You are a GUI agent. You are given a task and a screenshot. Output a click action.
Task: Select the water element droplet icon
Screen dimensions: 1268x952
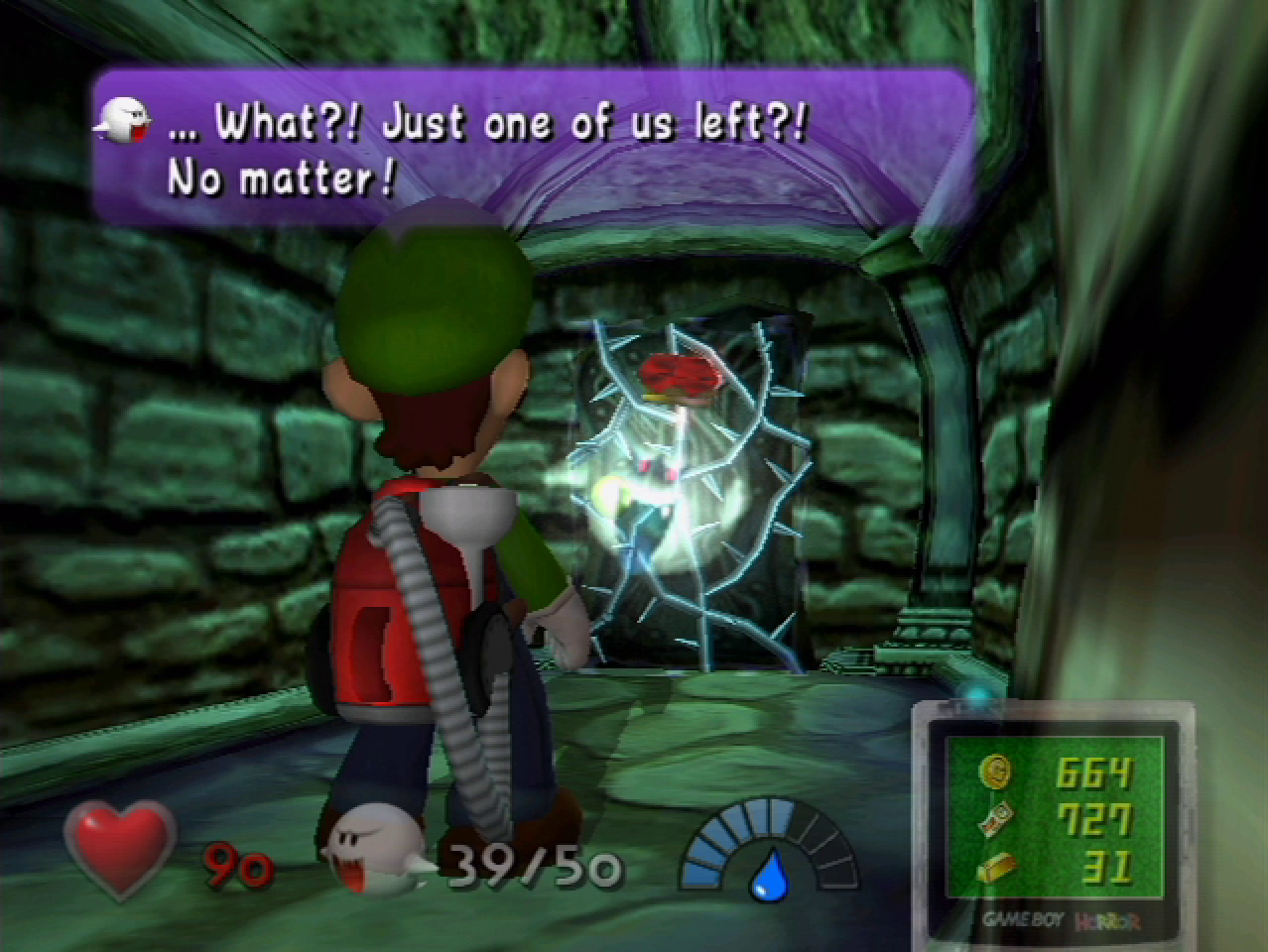[x=767, y=875]
